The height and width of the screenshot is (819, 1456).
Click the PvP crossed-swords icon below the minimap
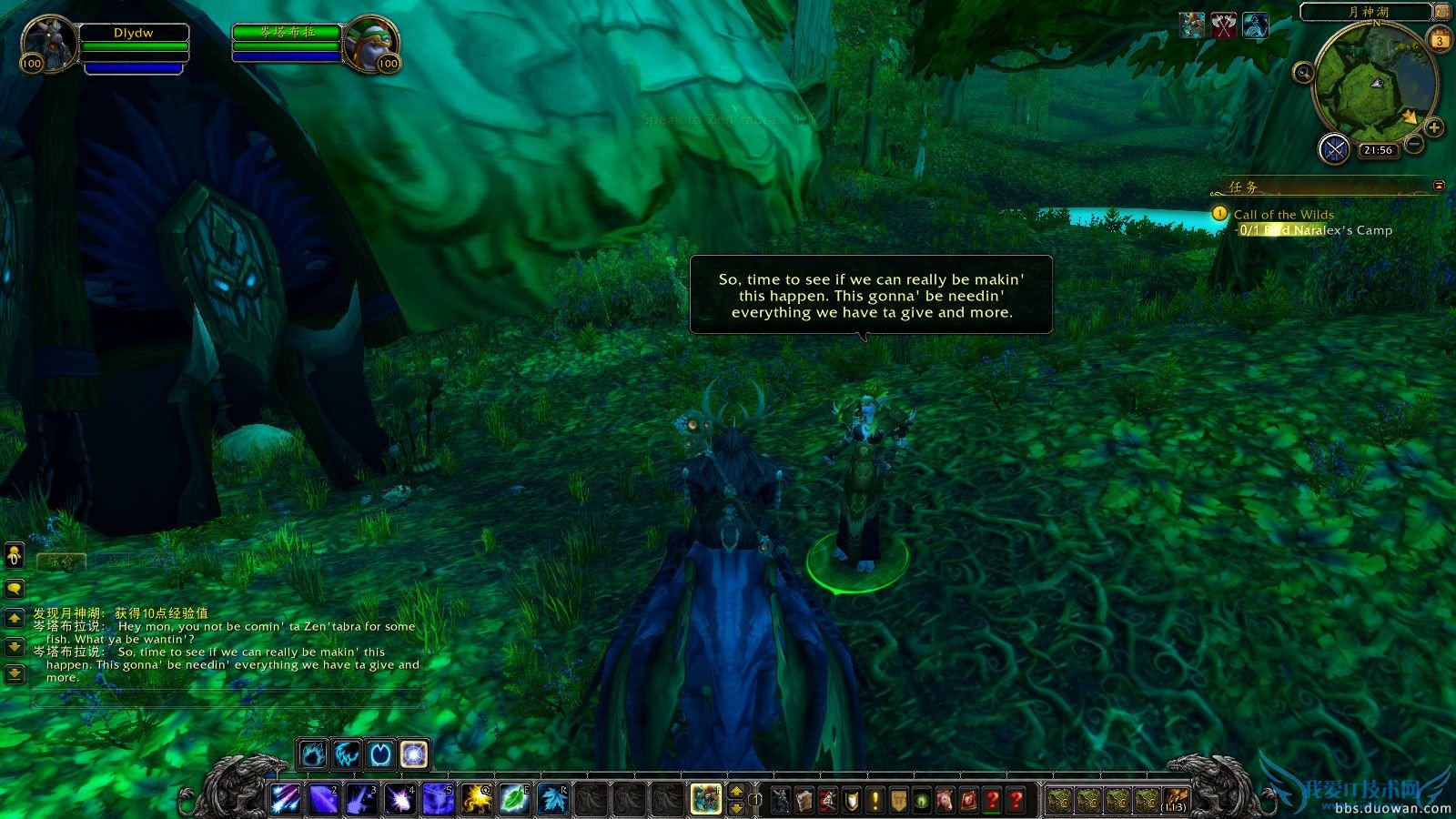tap(1335, 149)
